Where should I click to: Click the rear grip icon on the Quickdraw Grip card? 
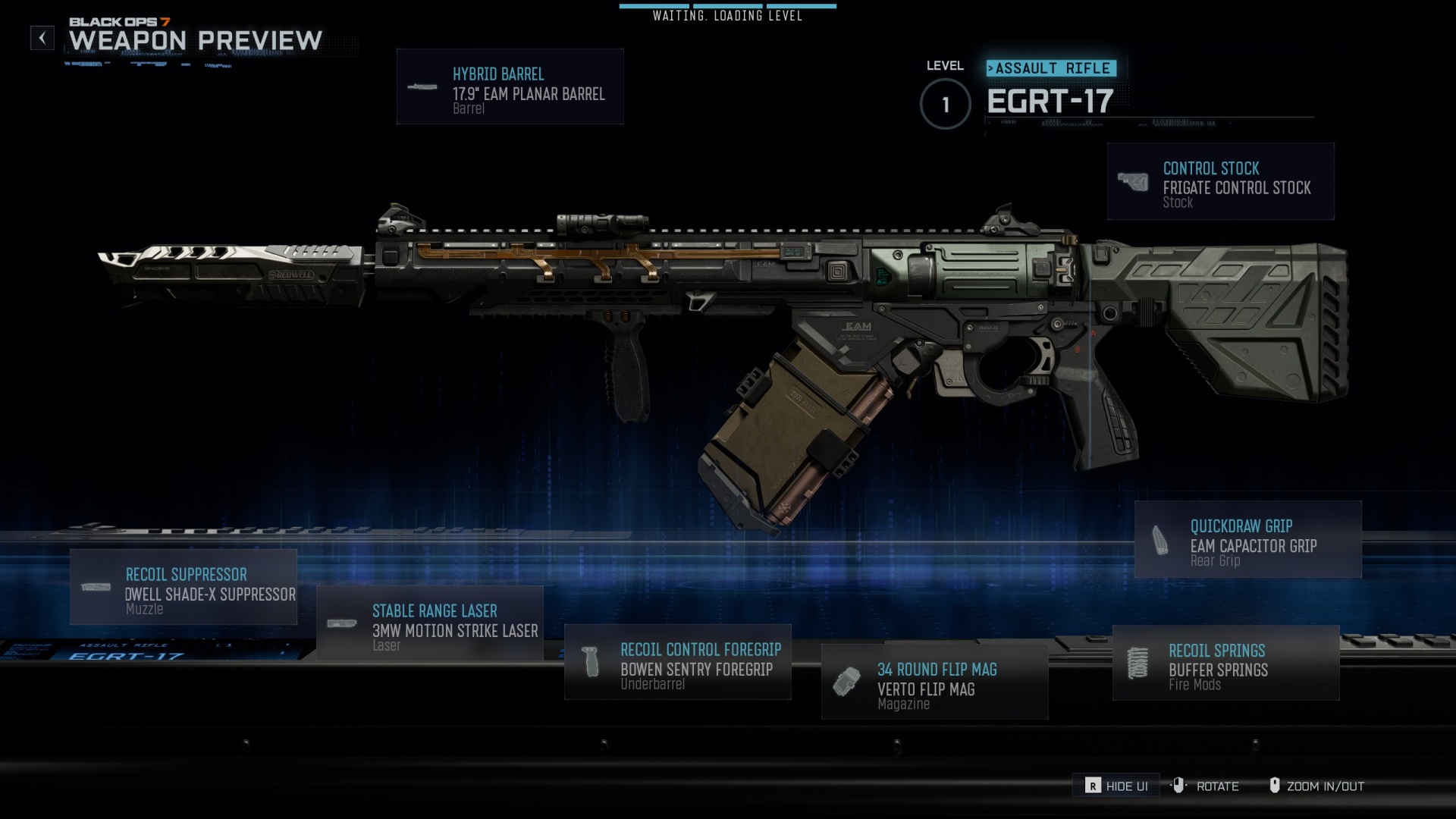coord(1159,538)
